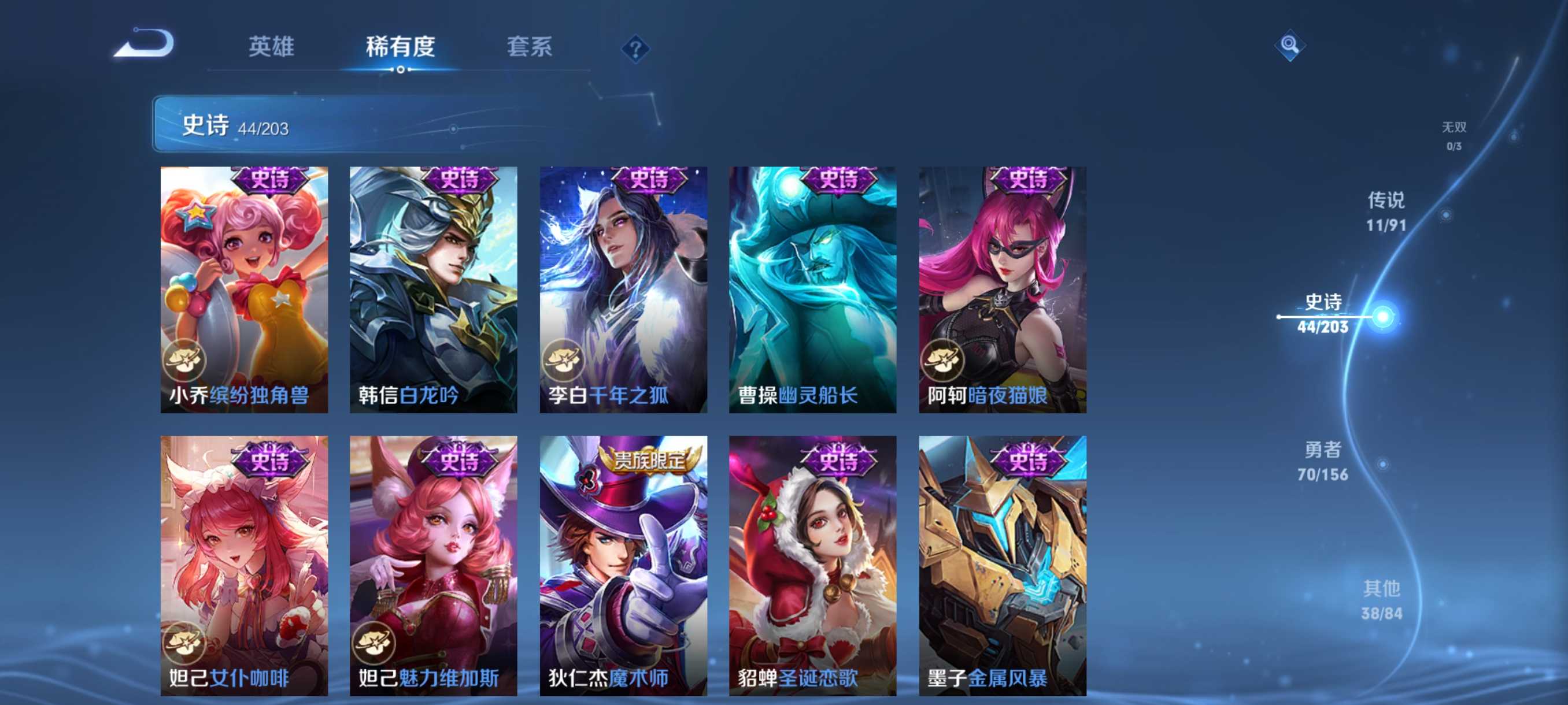Viewport: 1568px width, 705px height.
Task: Switch to the 套系 tab
Action: click(530, 47)
